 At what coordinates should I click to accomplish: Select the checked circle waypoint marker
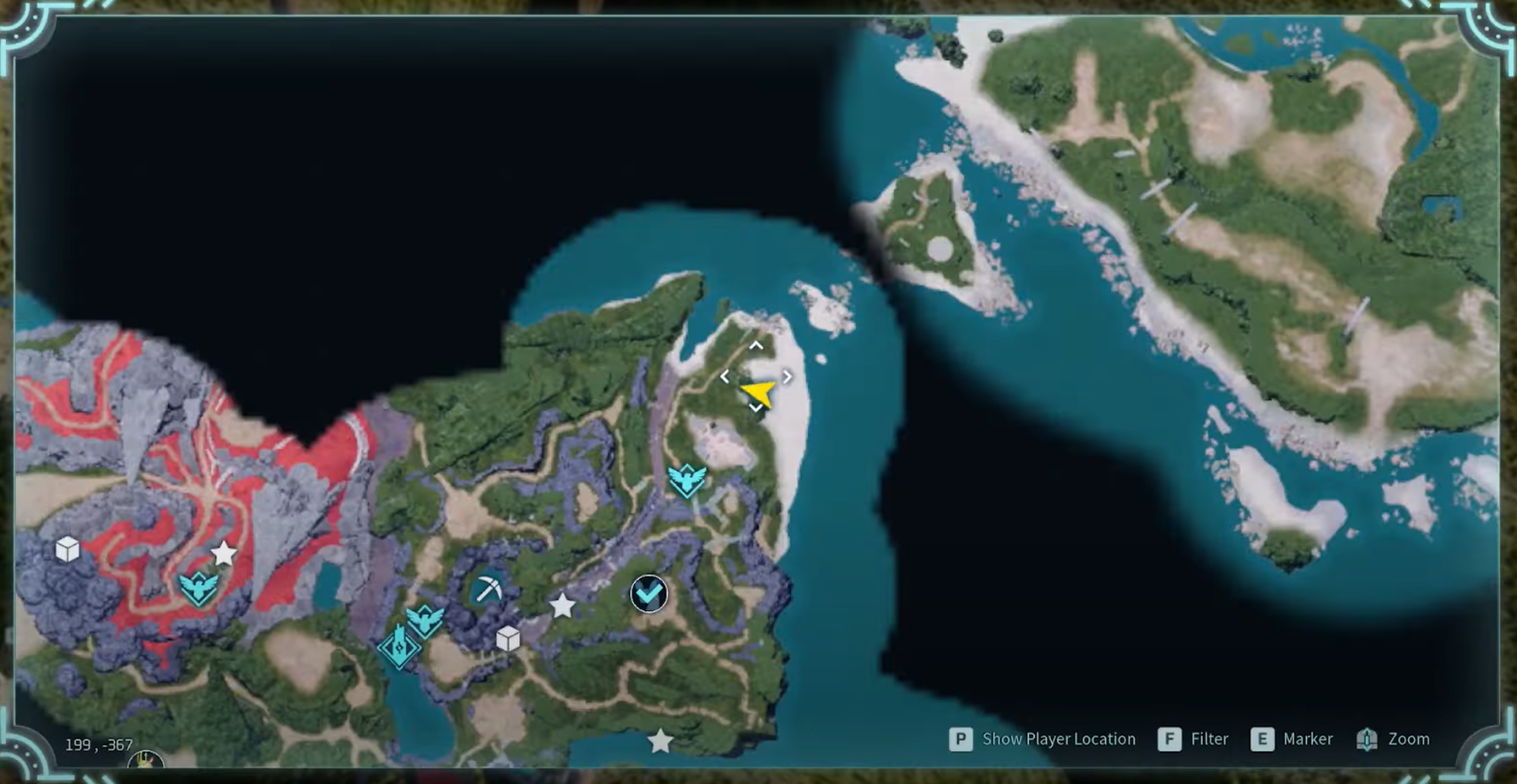click(x=648, y=593)
